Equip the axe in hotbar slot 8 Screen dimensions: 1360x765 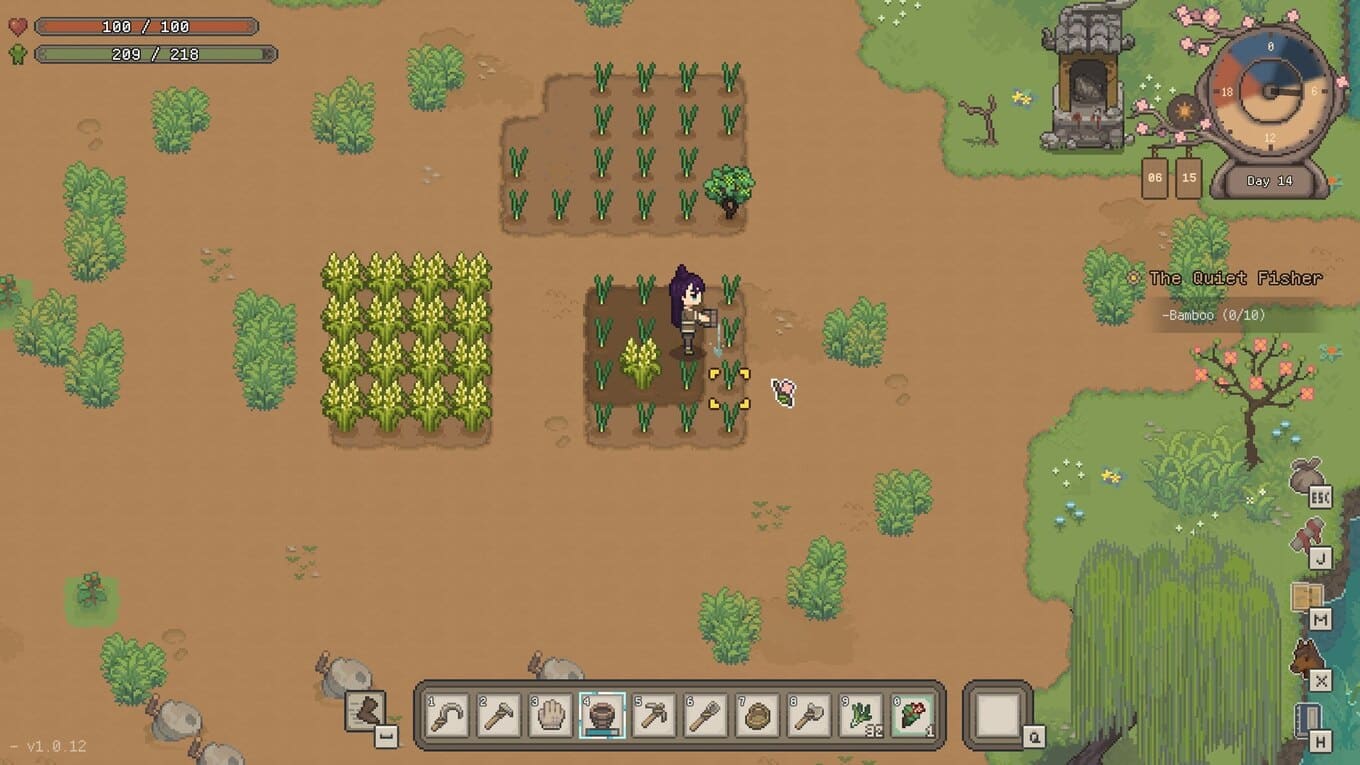pos(810,716)
